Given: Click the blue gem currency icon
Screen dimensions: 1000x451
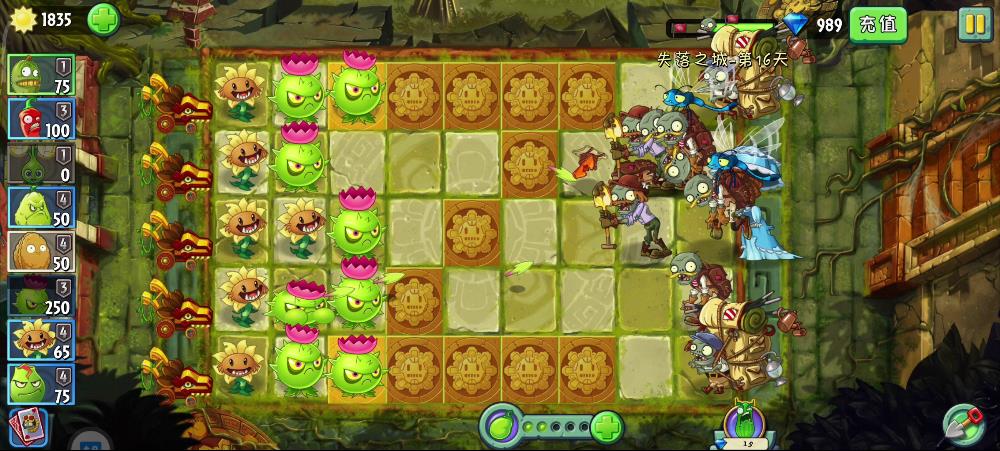Looking at the screenshot, I should tap(796, 24).
